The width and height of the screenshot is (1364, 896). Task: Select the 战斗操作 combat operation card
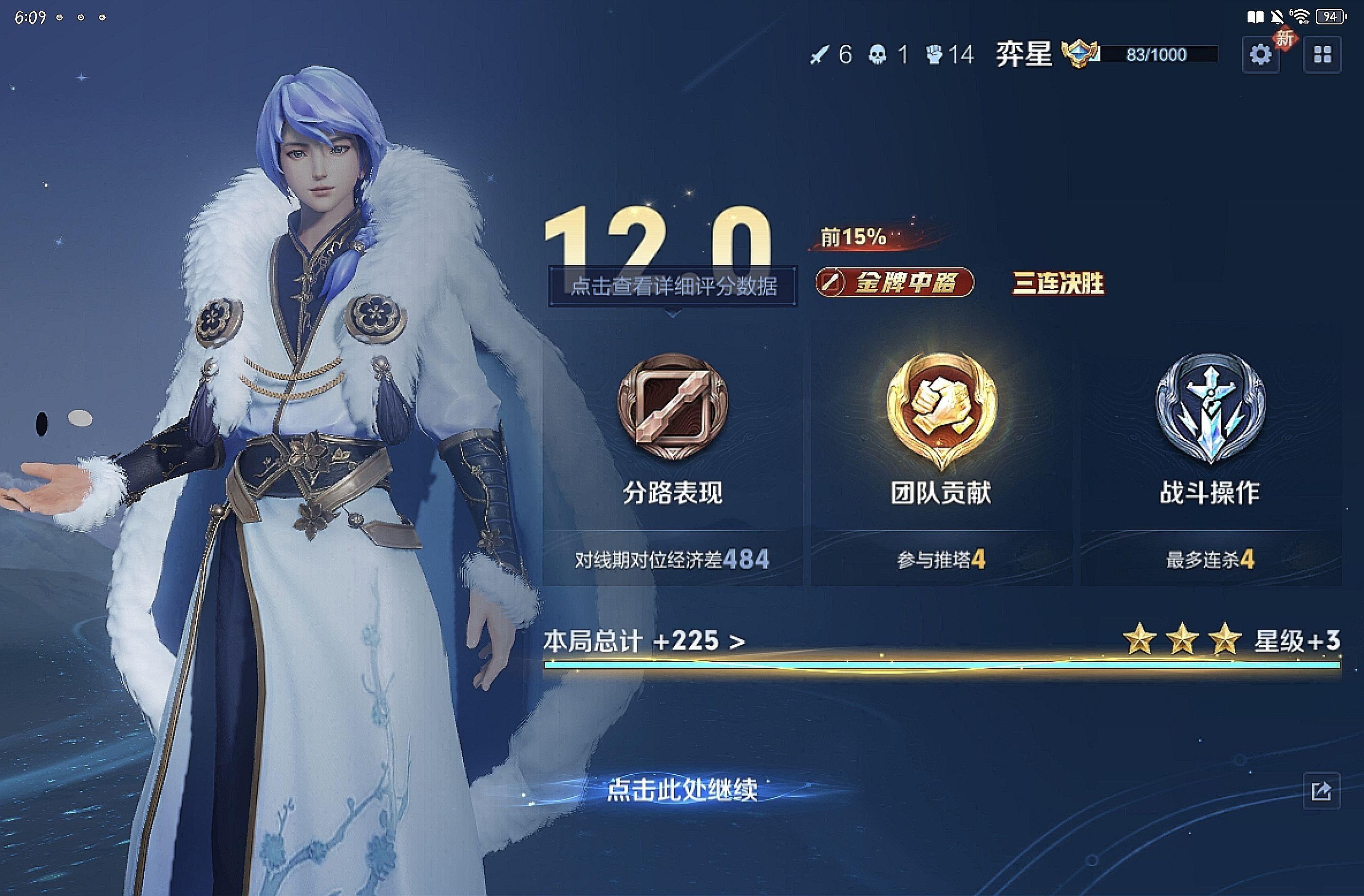click(x=1211, y=458)
